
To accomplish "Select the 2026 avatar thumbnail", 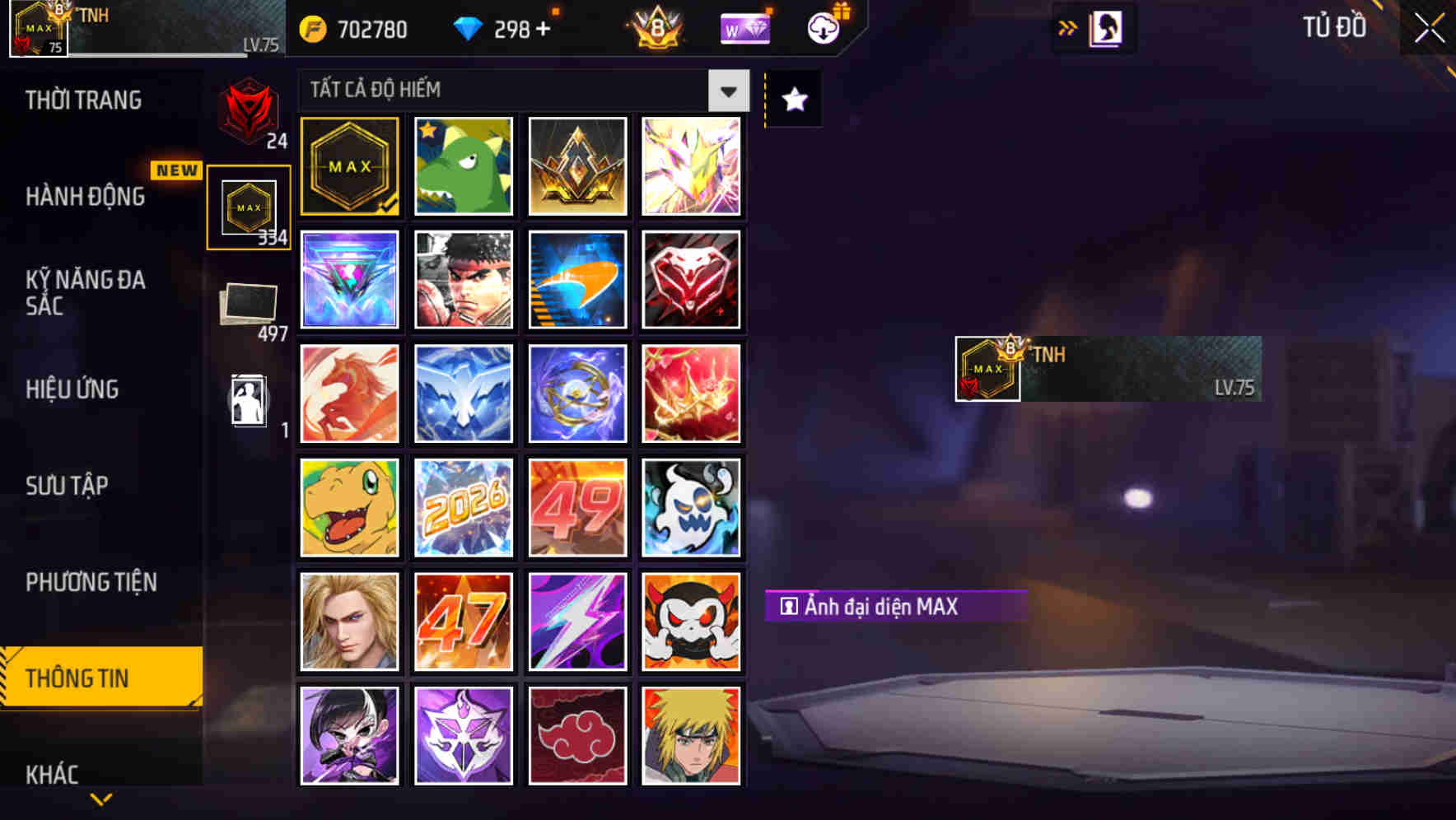I will click(463, 507).
